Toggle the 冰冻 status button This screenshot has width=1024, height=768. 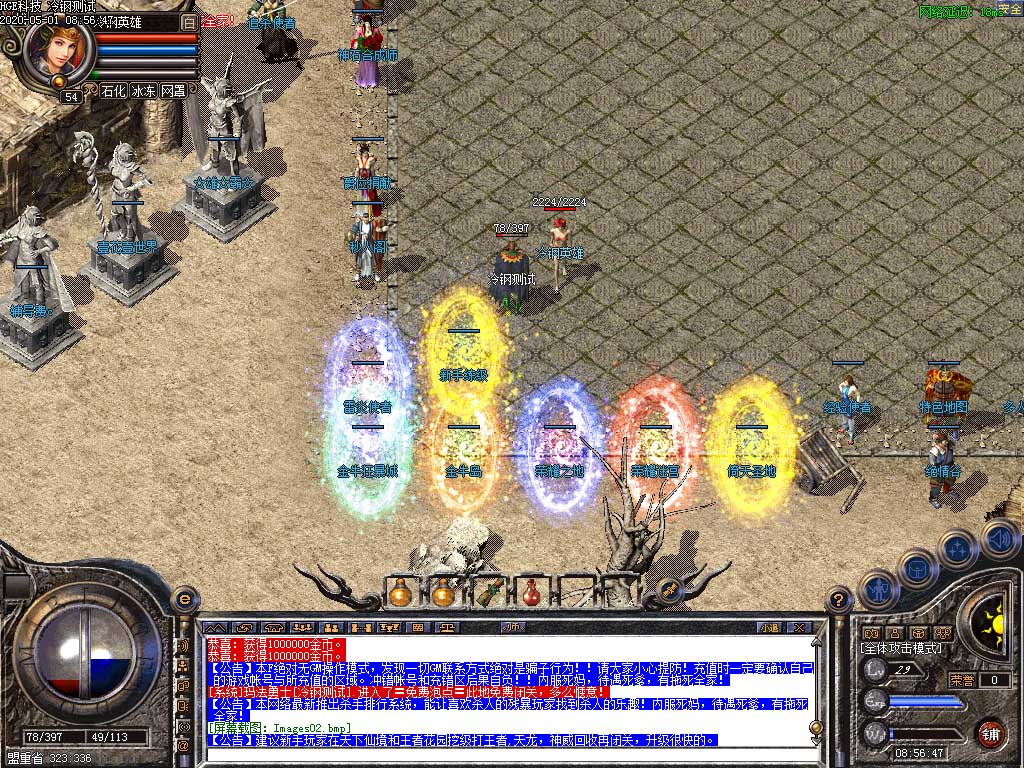pos(143,91)
